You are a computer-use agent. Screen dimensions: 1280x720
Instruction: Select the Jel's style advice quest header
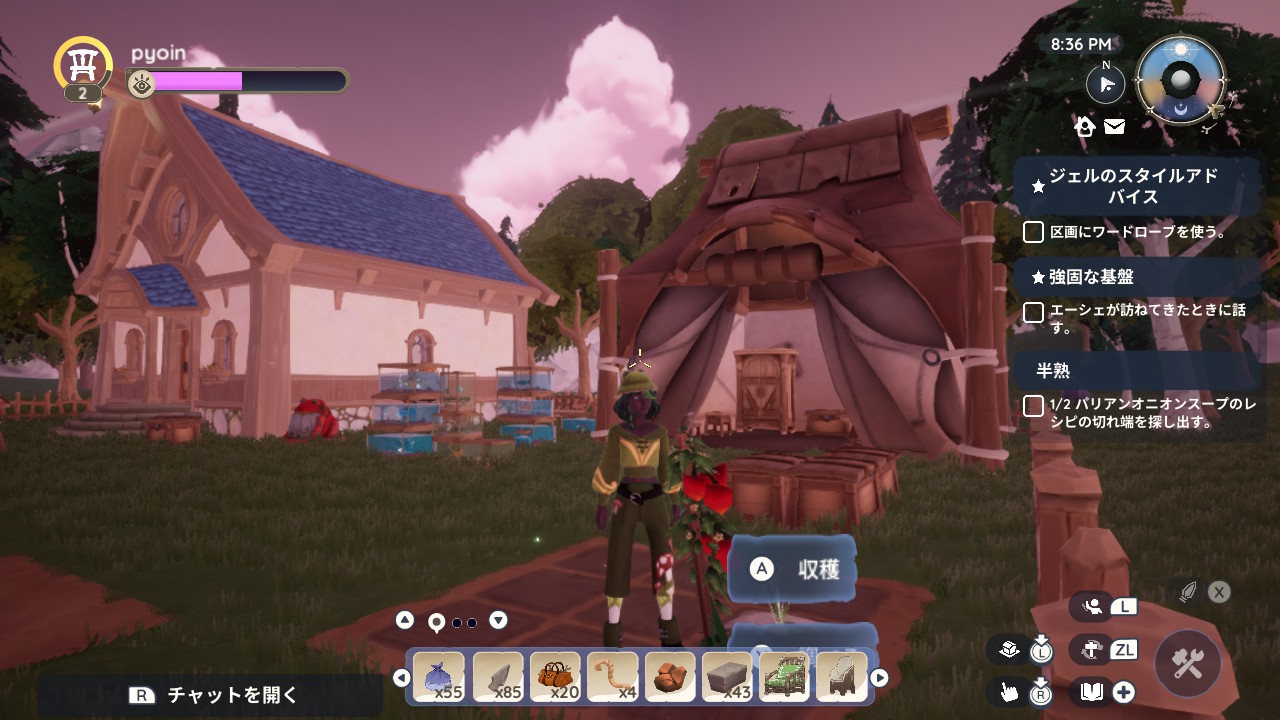coord(1135,186)
